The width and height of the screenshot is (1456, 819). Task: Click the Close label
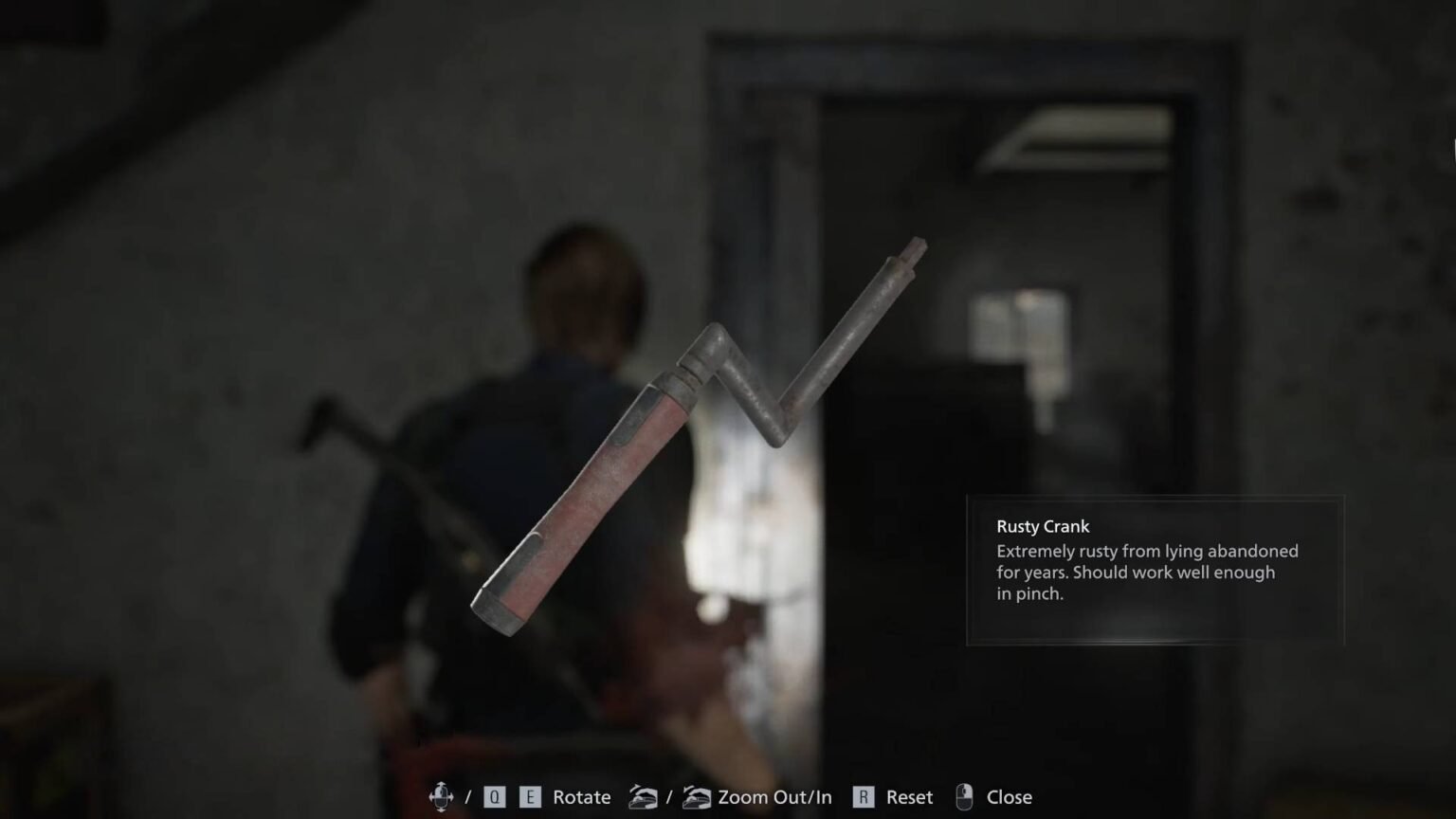point(1009,797)
